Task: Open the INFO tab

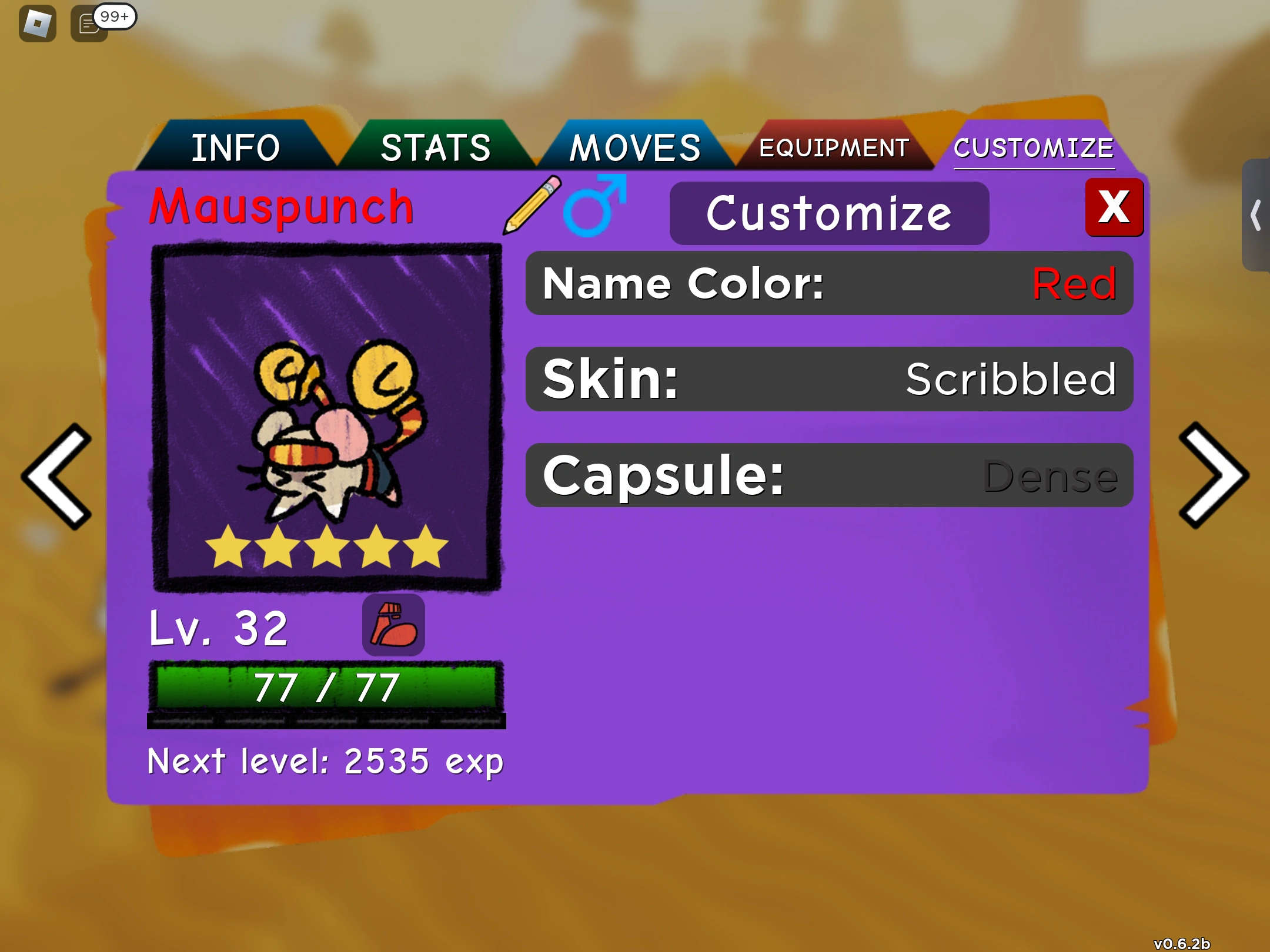Action: click(236, 147)
